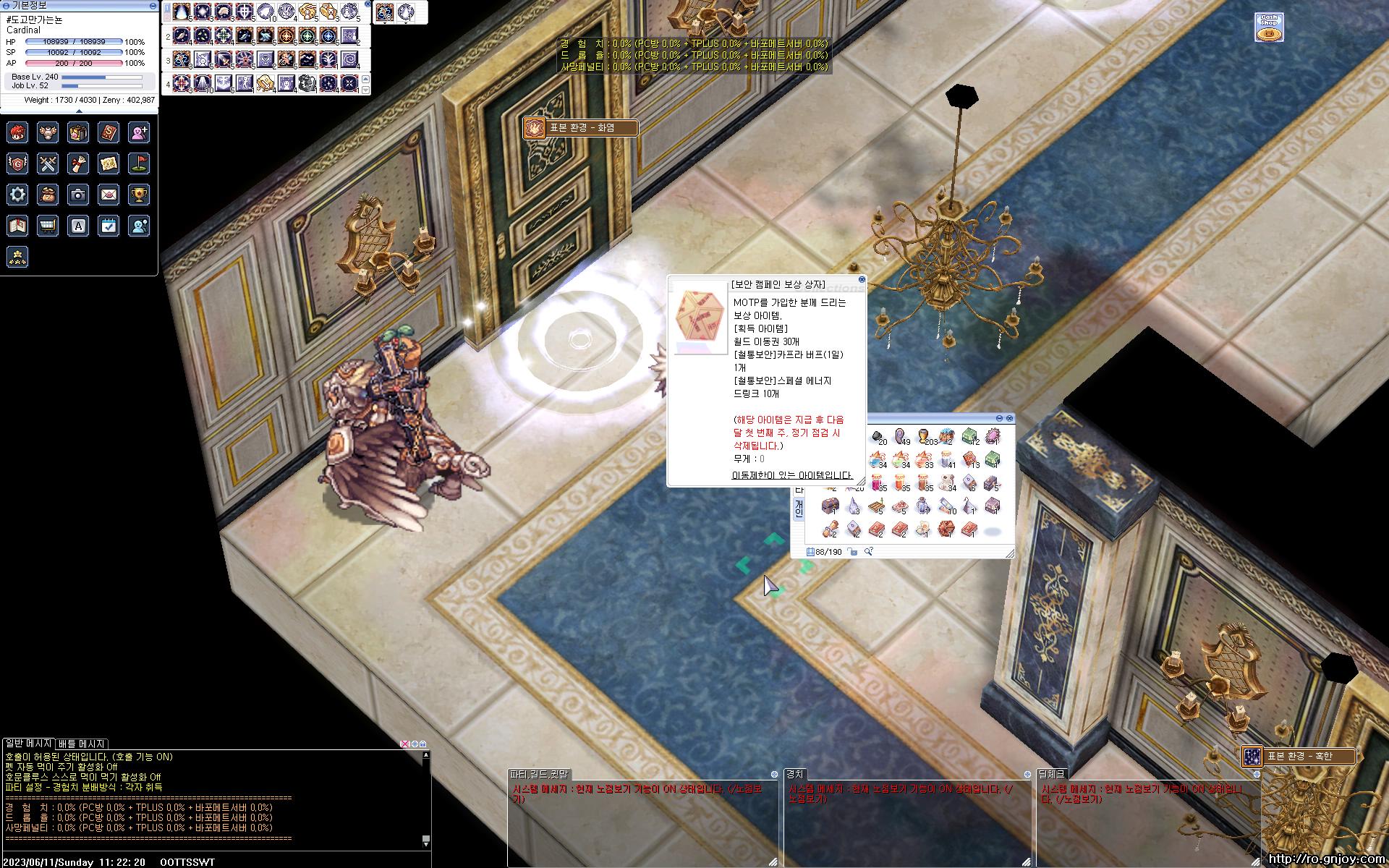Image resolution: width=1389 pixels, height=868 pixels.
Task: Open the world map parchment icon
Action: click(x=109, y=163)
